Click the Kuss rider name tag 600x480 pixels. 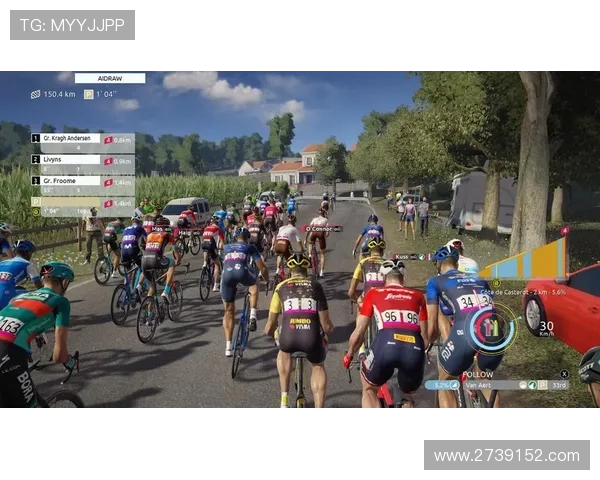tap(405, 256)
